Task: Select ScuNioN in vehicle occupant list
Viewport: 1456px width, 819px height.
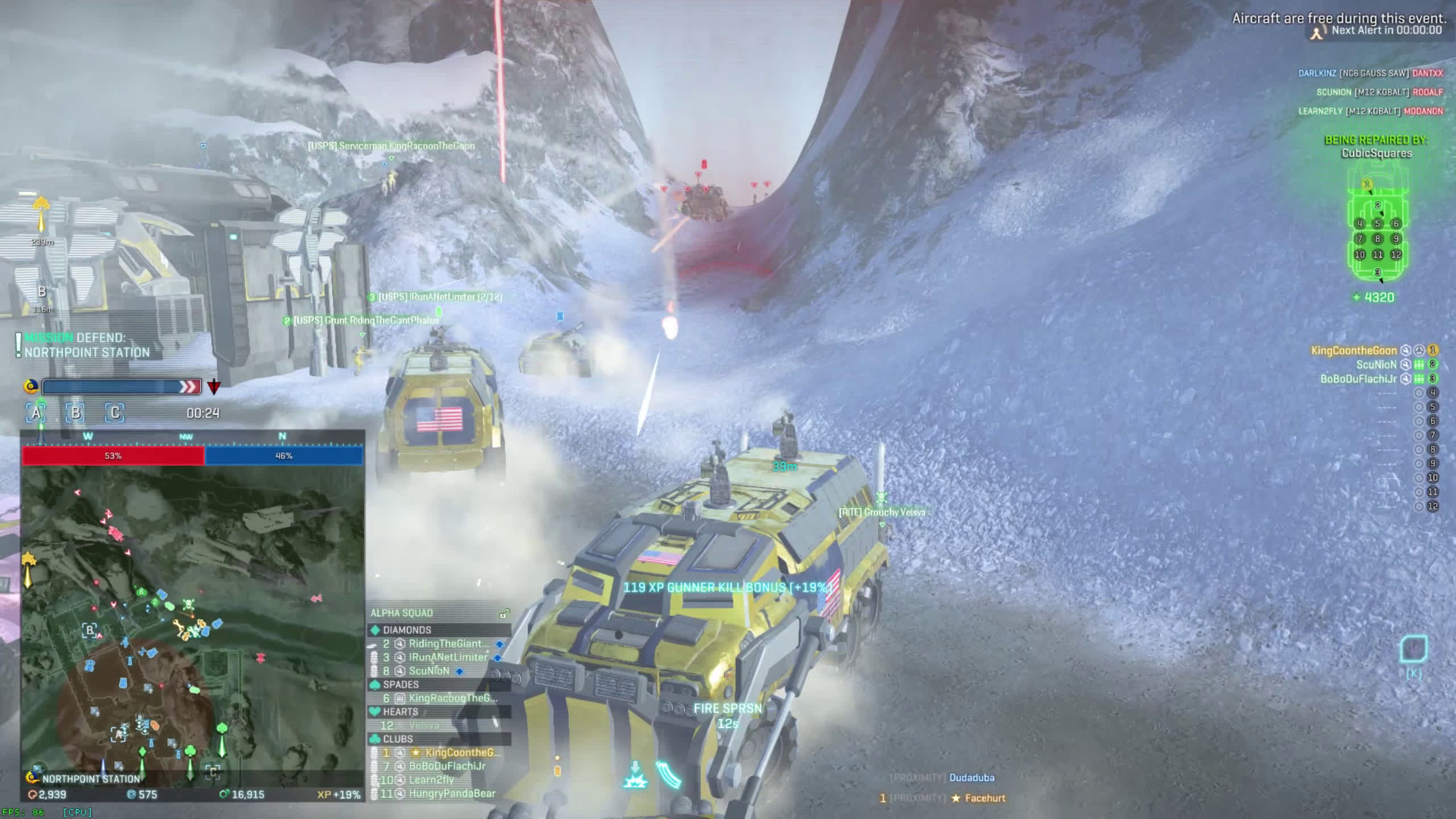Action: pos(1376,365)
